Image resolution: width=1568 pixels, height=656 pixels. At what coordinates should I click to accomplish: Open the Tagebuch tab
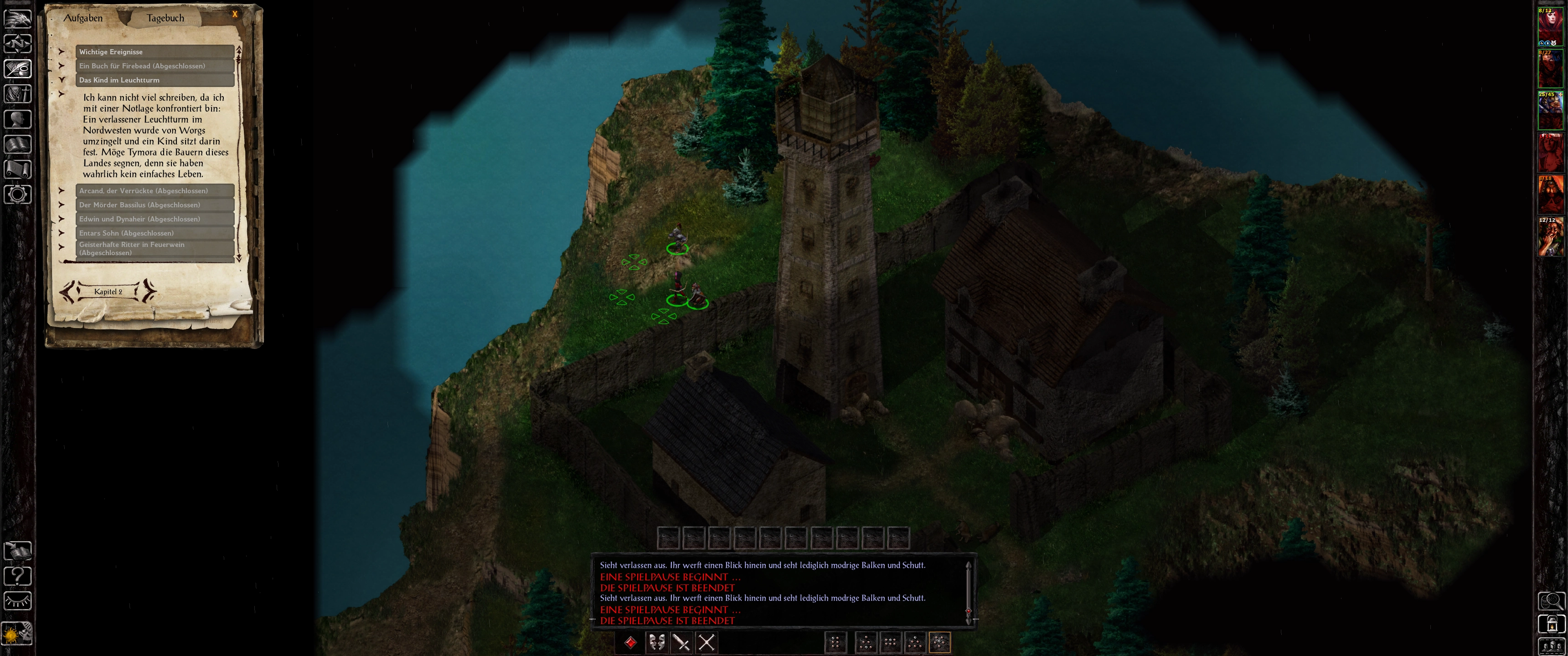(165, 18)
